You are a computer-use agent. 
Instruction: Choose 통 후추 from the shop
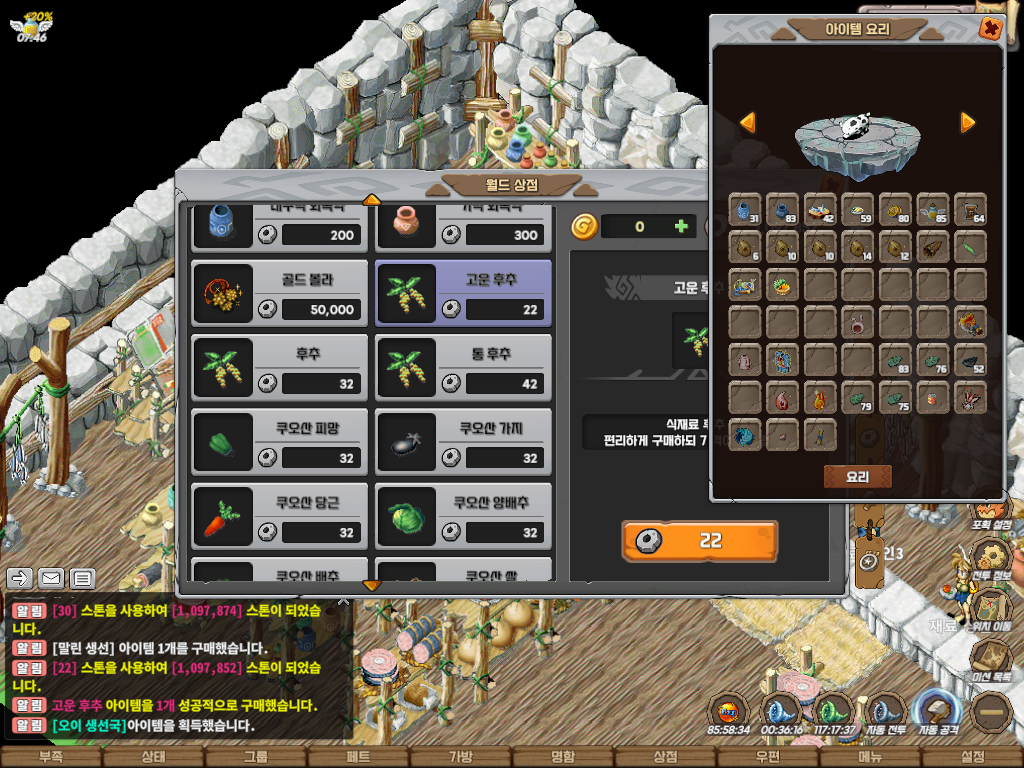pyautogui.click(x=463, y=367)
